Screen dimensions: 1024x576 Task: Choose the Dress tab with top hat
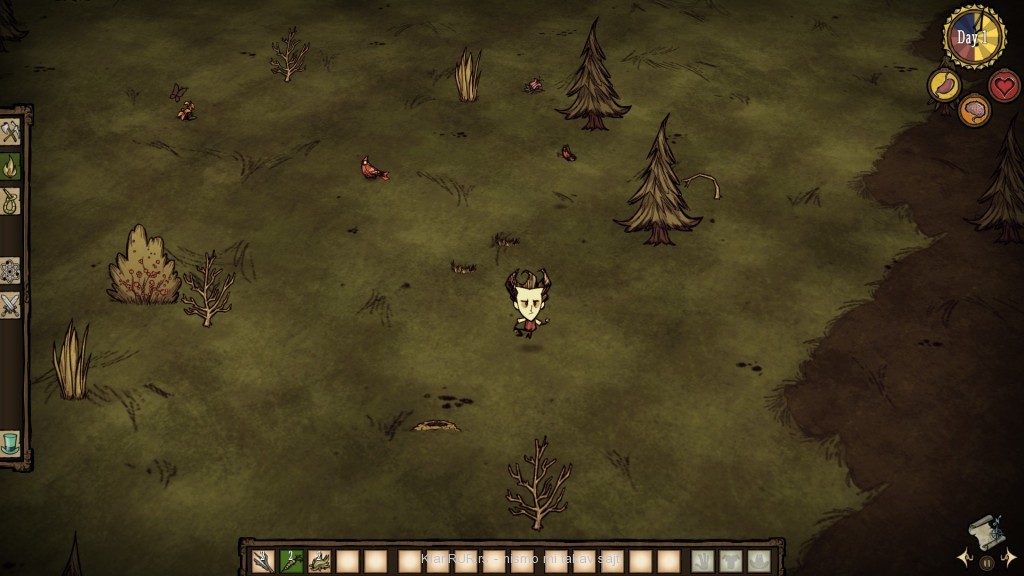click(10, 442)
